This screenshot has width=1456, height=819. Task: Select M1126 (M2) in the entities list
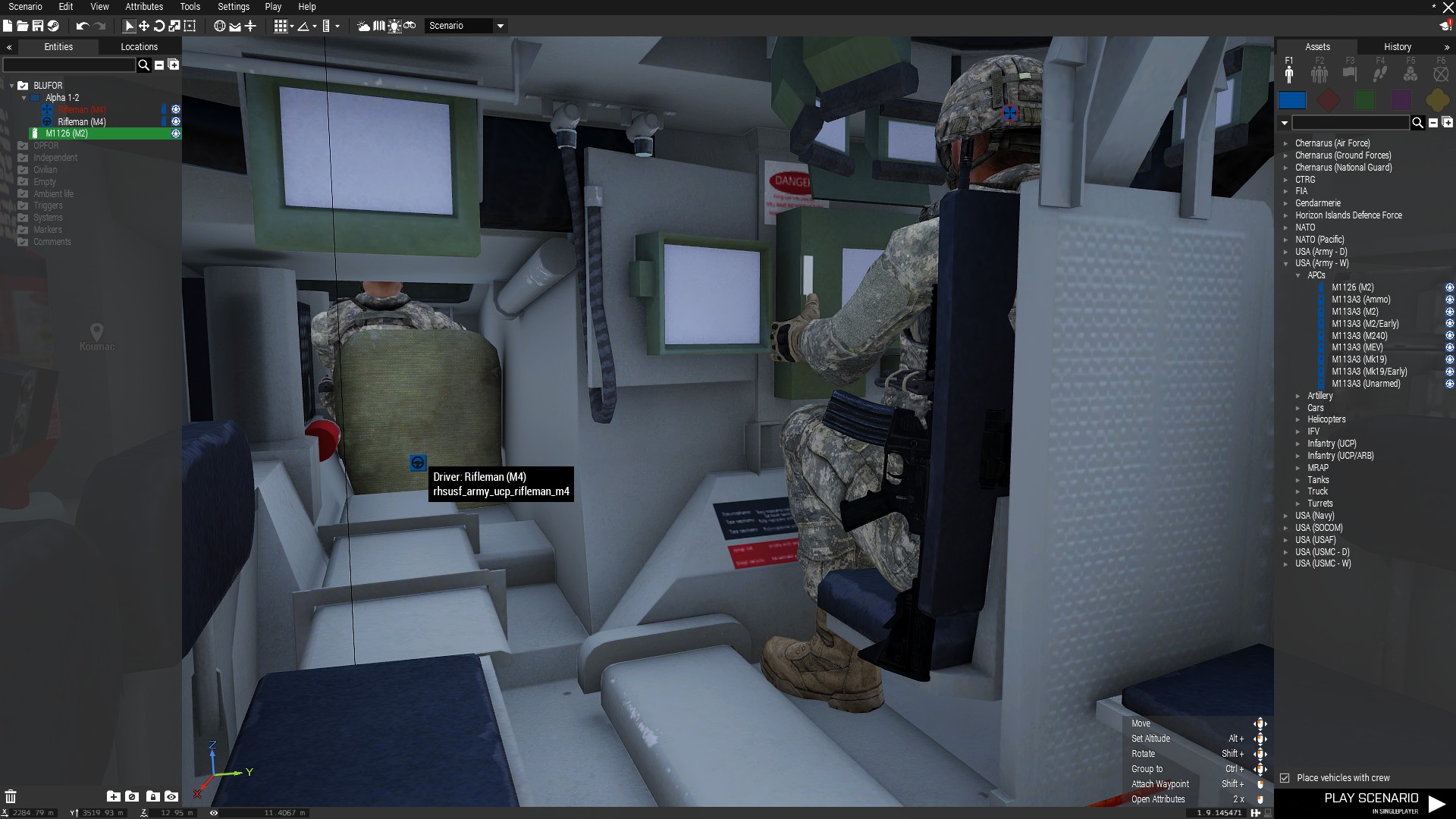(x=67, y=133)
